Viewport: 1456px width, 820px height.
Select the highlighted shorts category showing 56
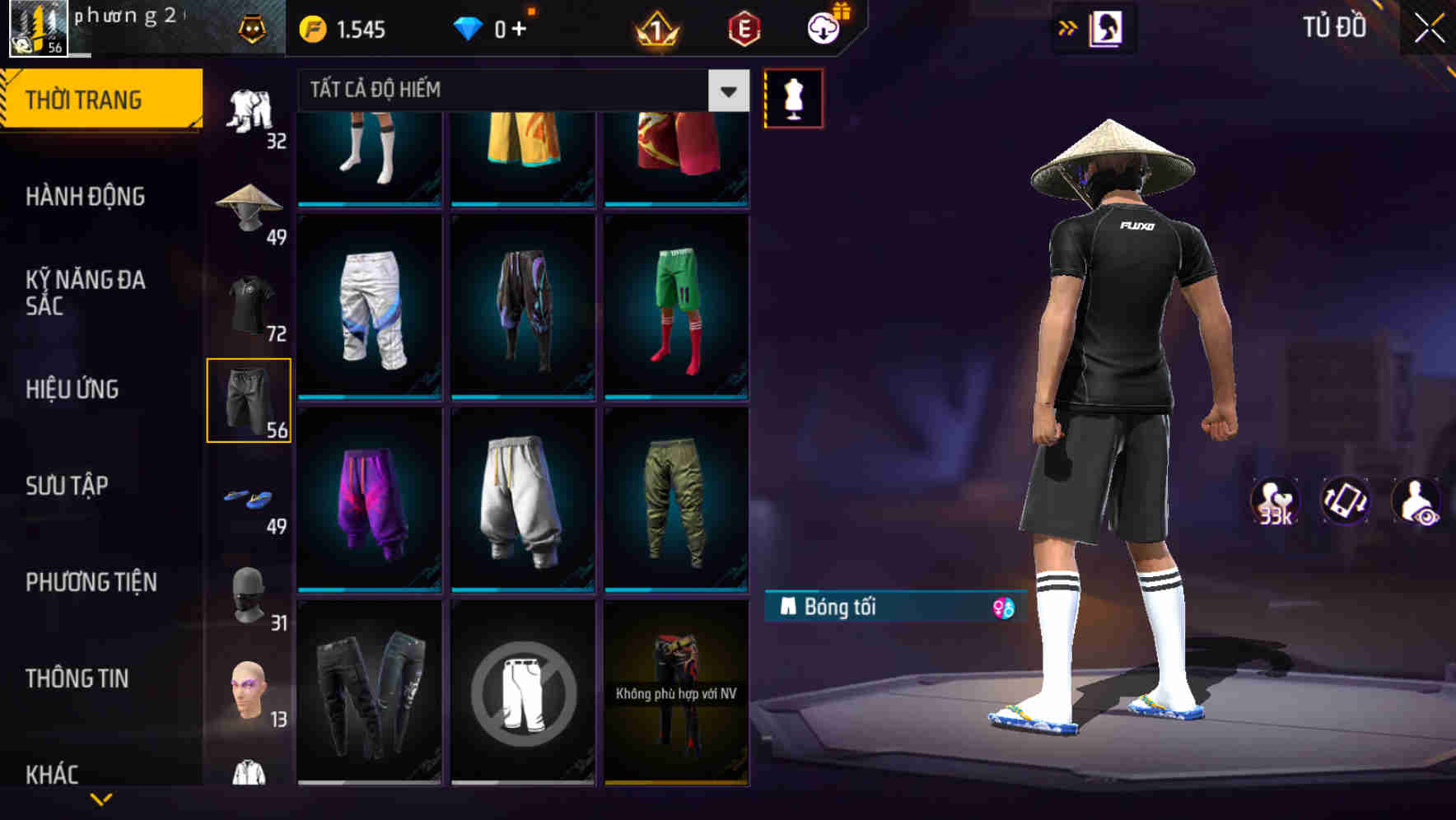[x=250, y=401]
